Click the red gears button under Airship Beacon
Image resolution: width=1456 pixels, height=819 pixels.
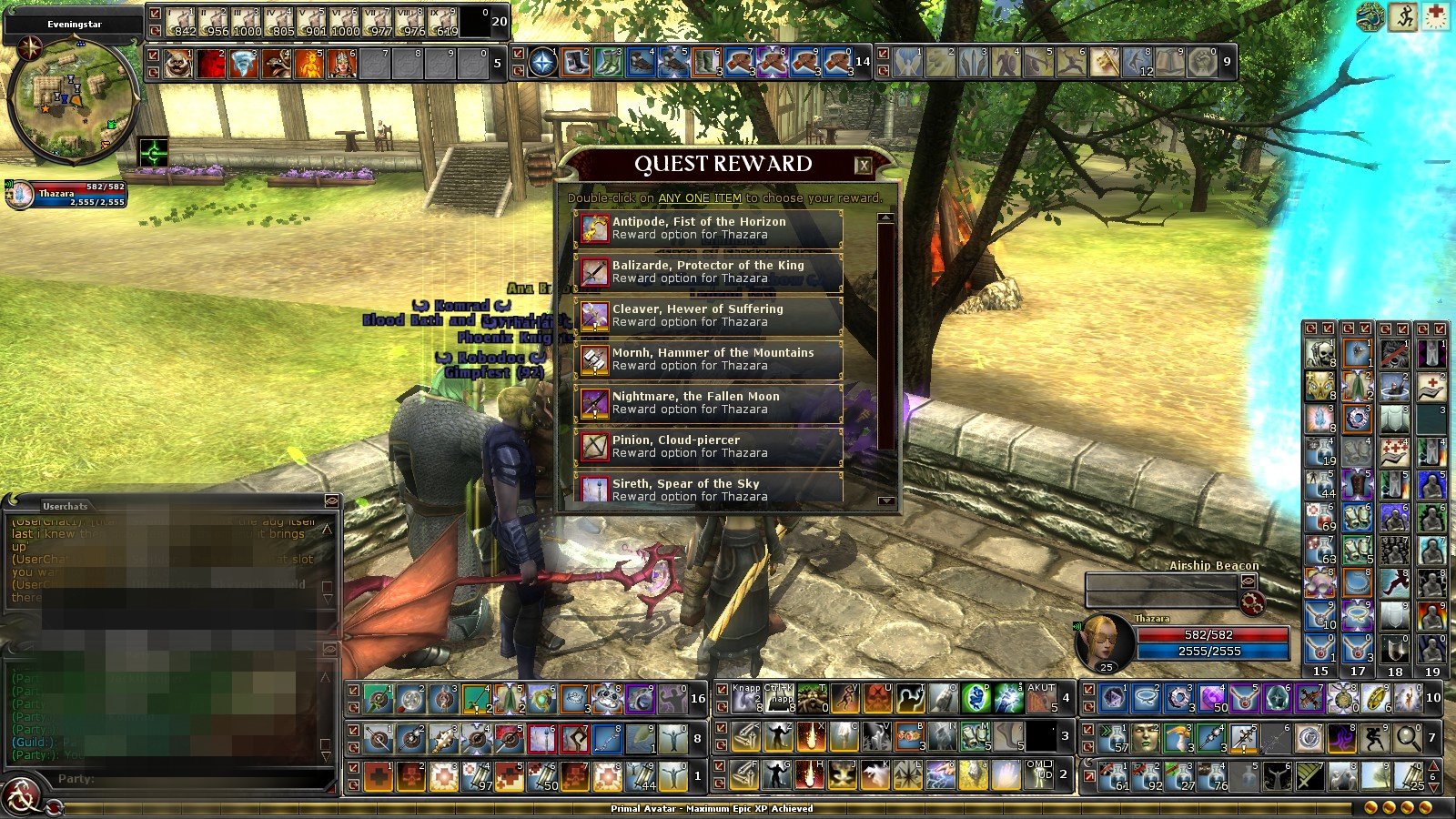(x=1252, y=602)
